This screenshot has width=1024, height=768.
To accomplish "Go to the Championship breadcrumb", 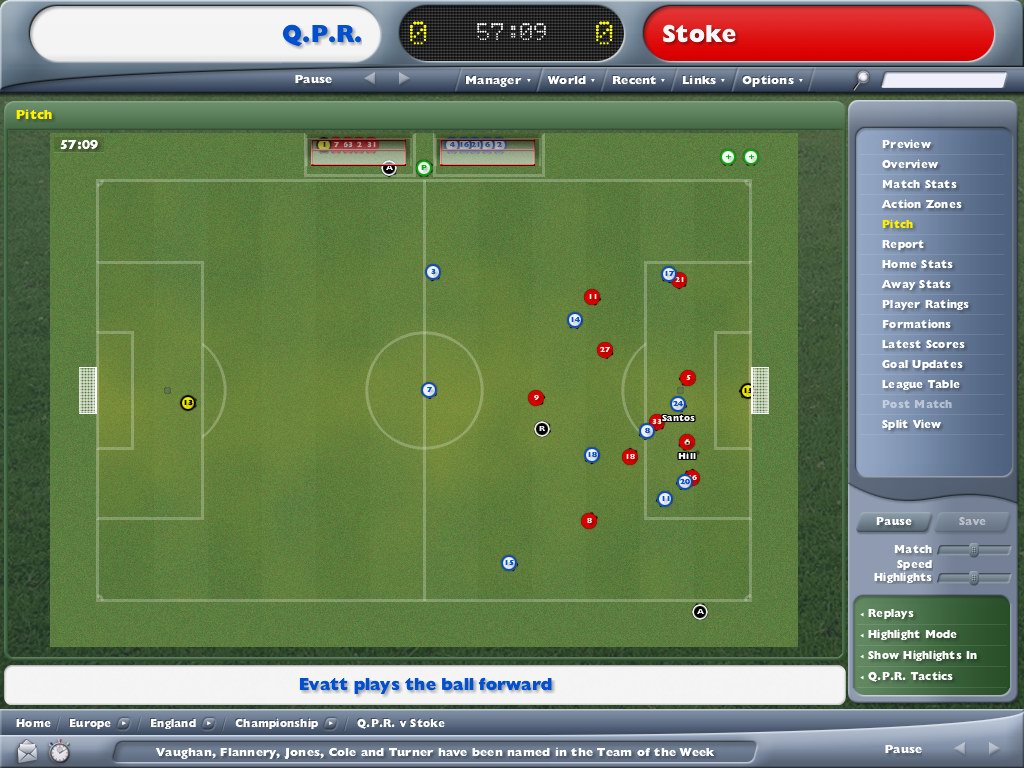I will point(276,723).
